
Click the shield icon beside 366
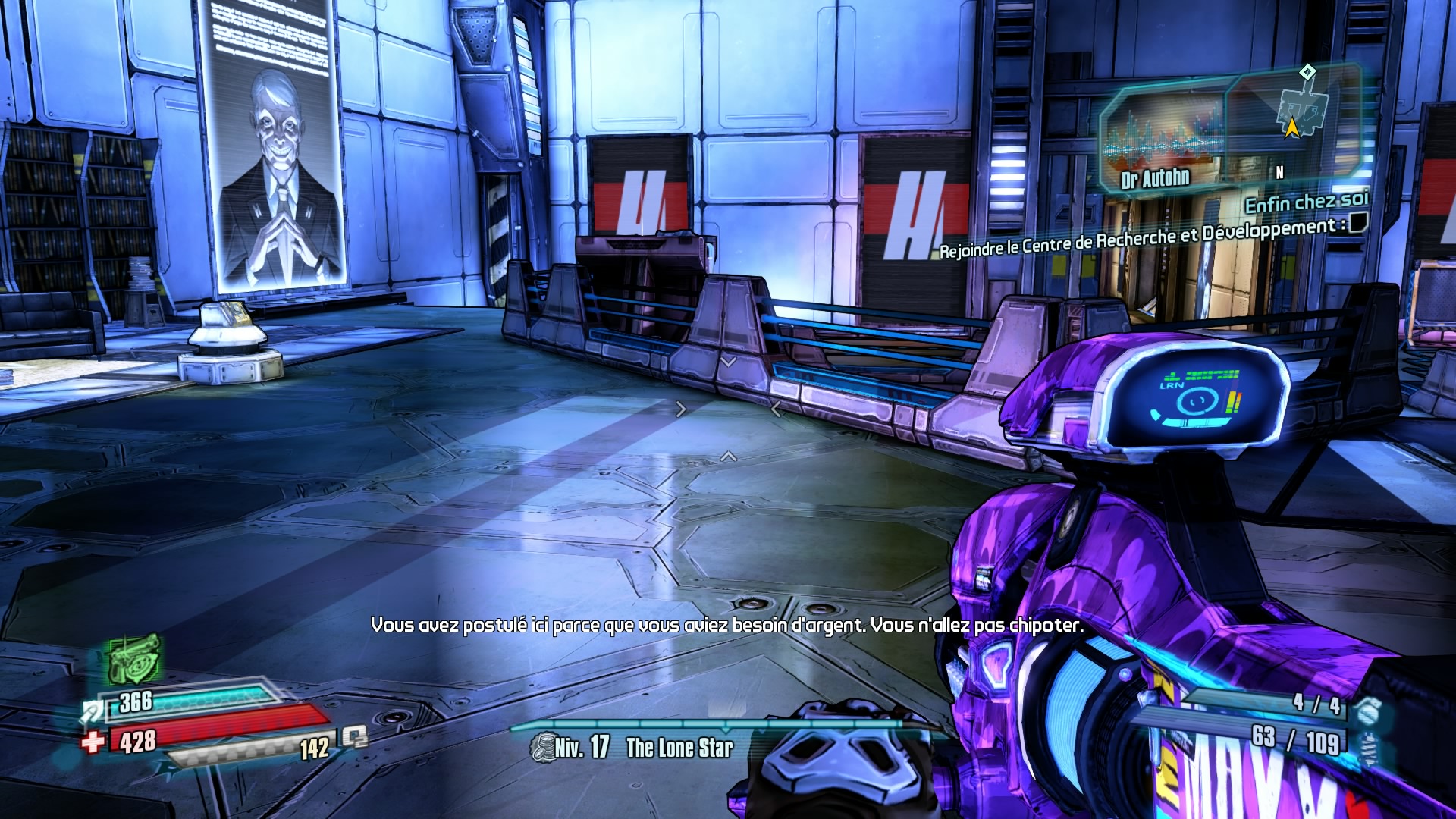point(94,711)
